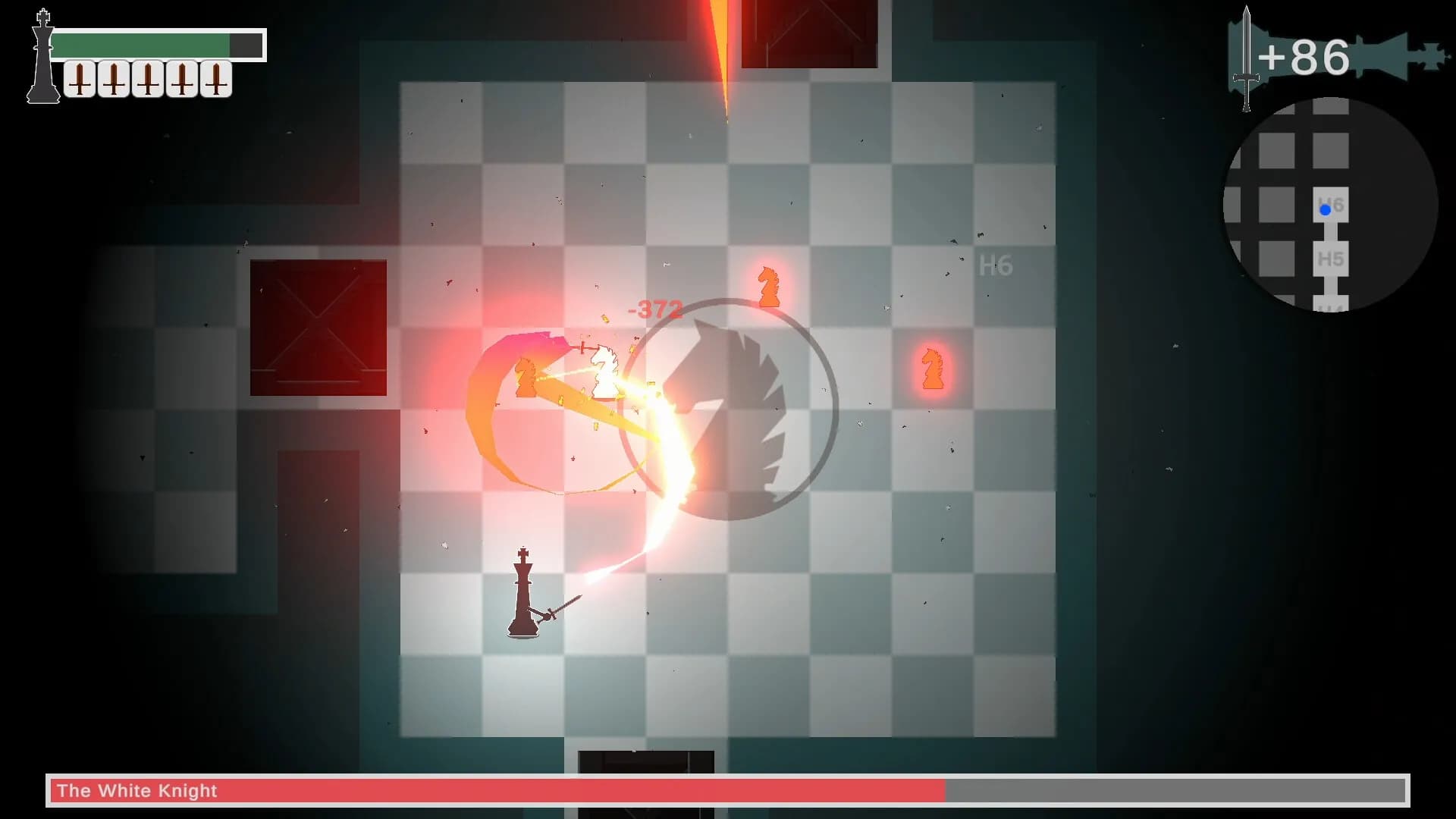
Task: Click the red crate on the left side
Action: [317, 326]
